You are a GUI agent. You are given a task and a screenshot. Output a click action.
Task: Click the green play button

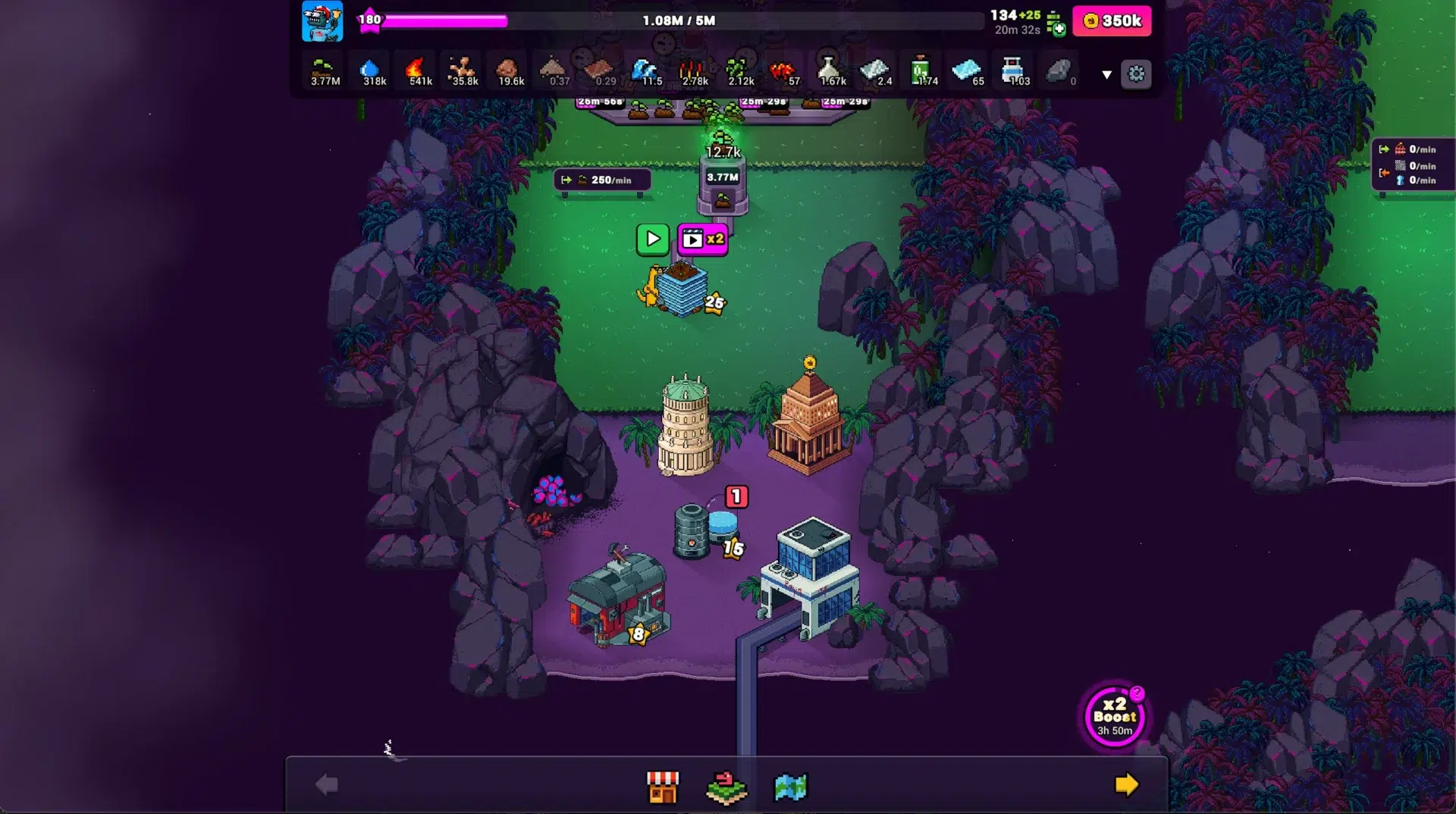[x=652, y=240]
